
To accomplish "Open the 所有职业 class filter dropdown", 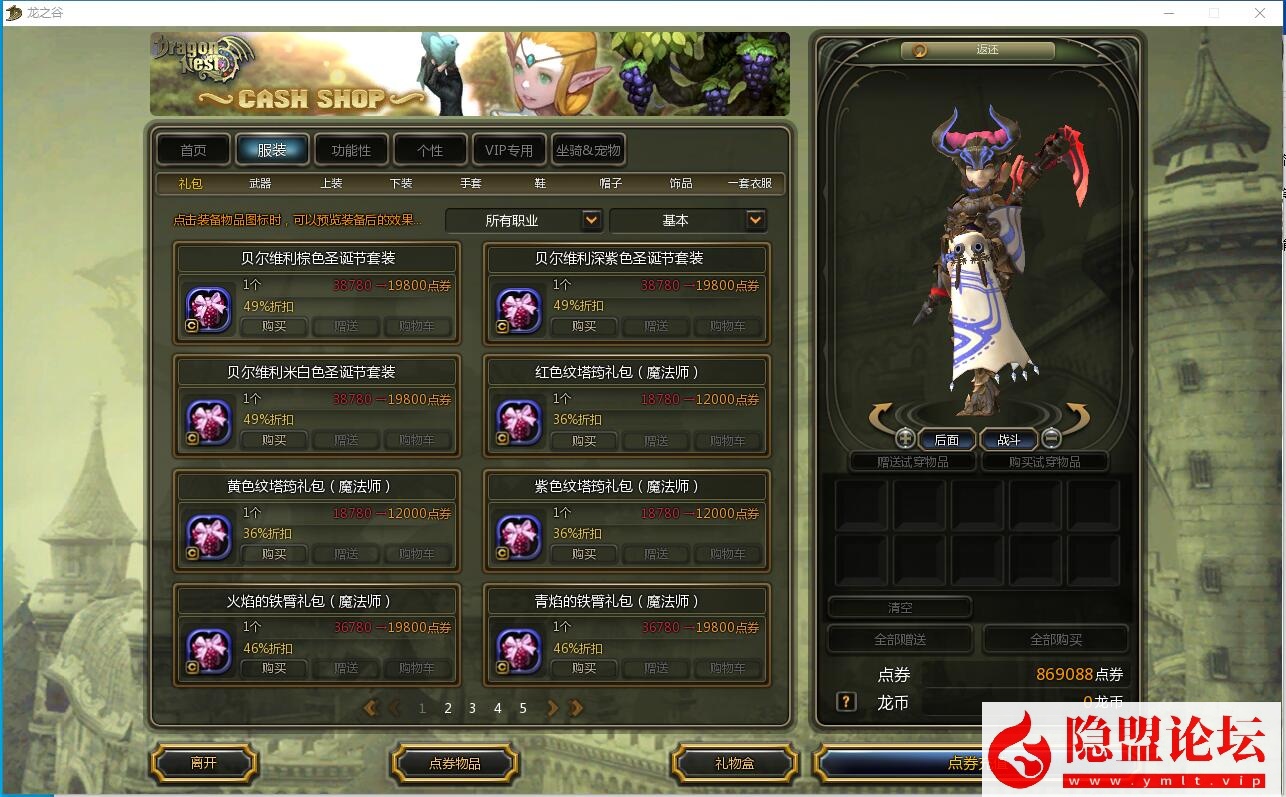I will pyautogui.click(x=523, y=220).
